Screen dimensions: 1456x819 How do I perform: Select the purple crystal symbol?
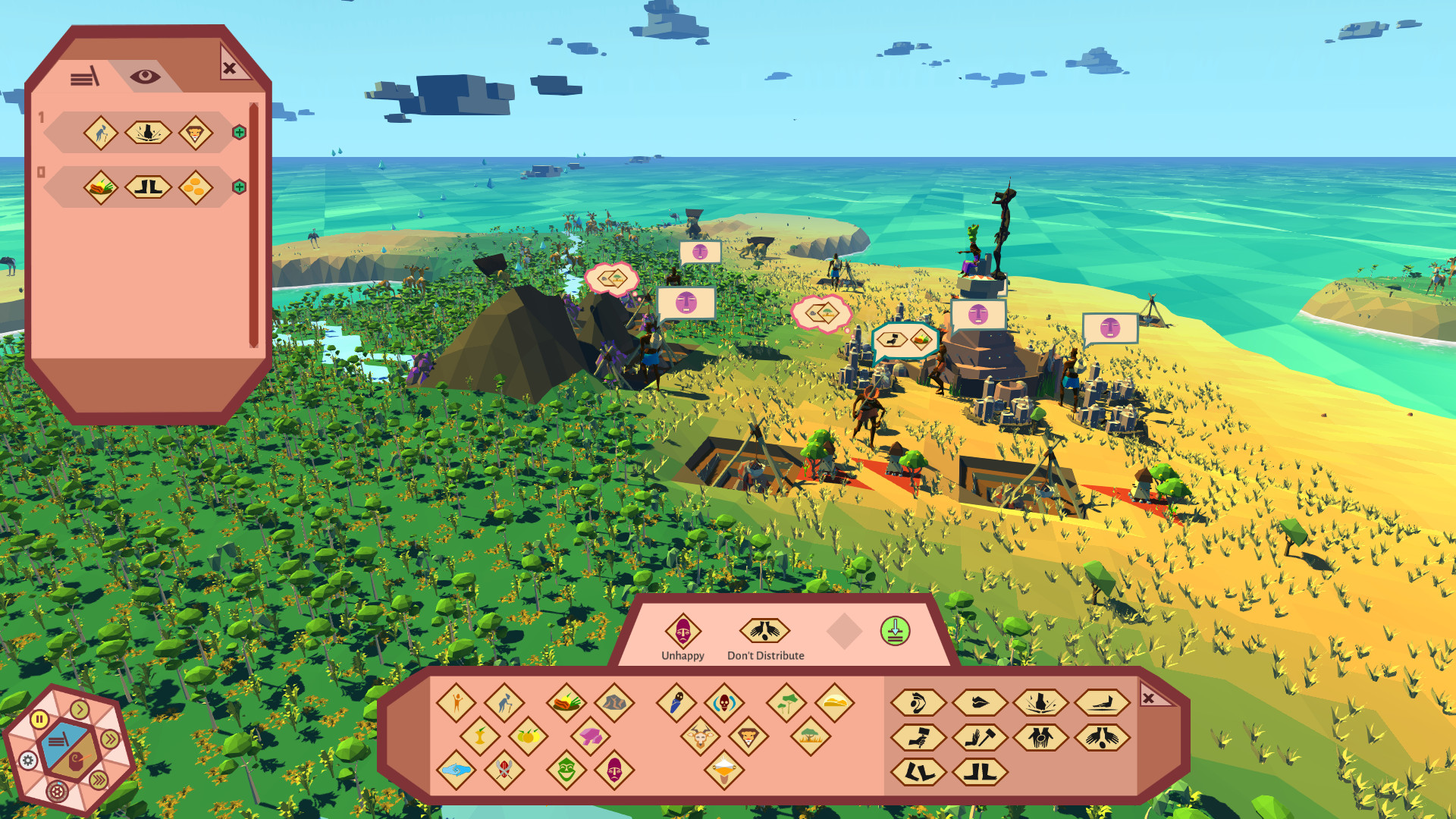pos(590,735)
